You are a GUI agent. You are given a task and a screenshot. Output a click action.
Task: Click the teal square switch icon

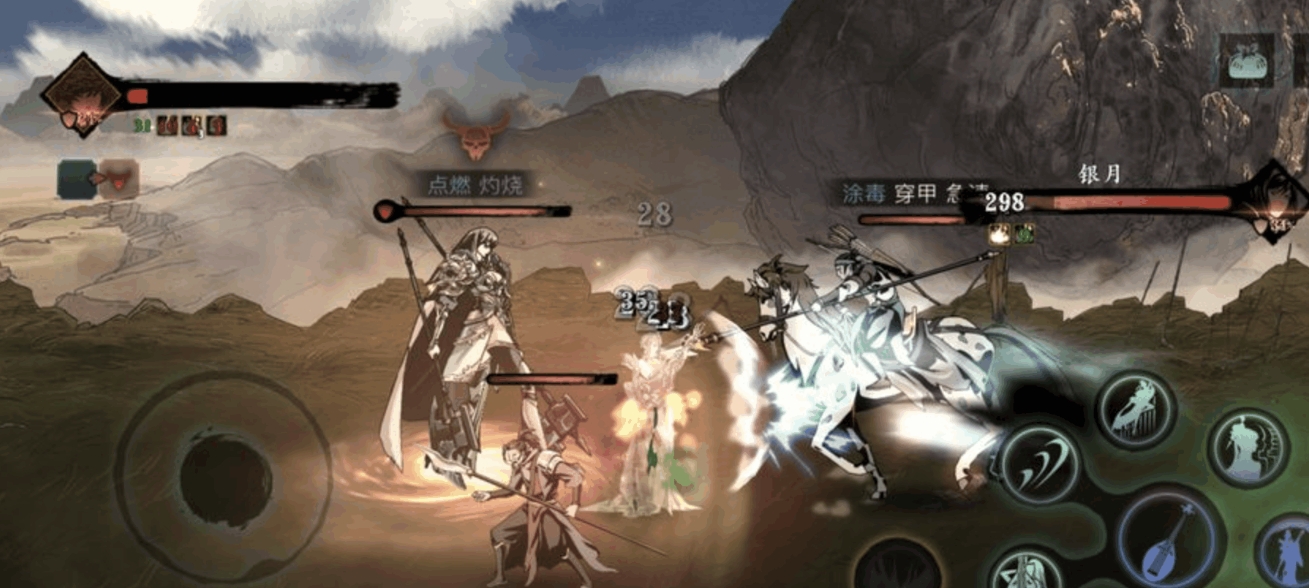coord(76,178)
